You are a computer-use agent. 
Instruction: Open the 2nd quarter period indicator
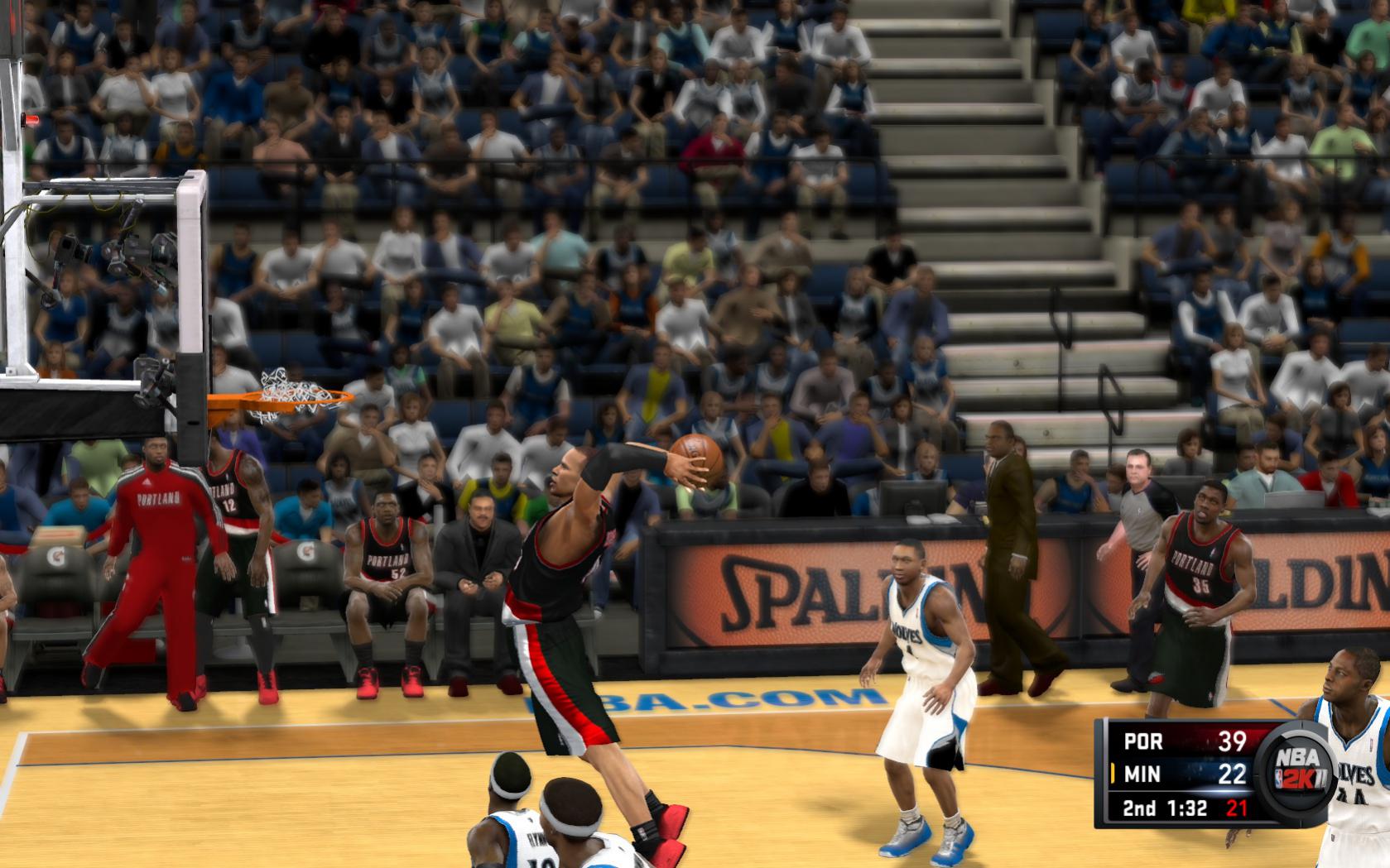point(1138,807)
